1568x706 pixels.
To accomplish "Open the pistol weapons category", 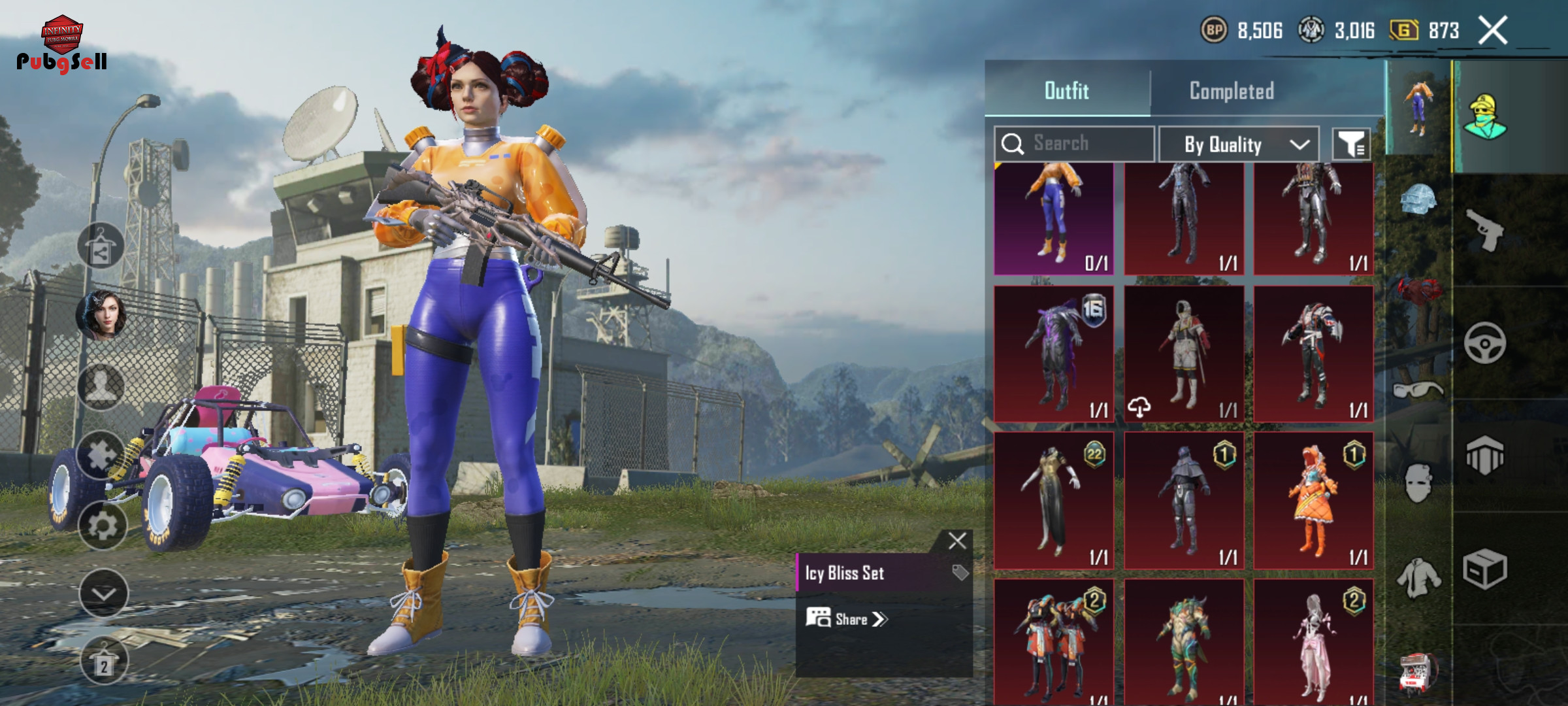I will click(1484, 229).
